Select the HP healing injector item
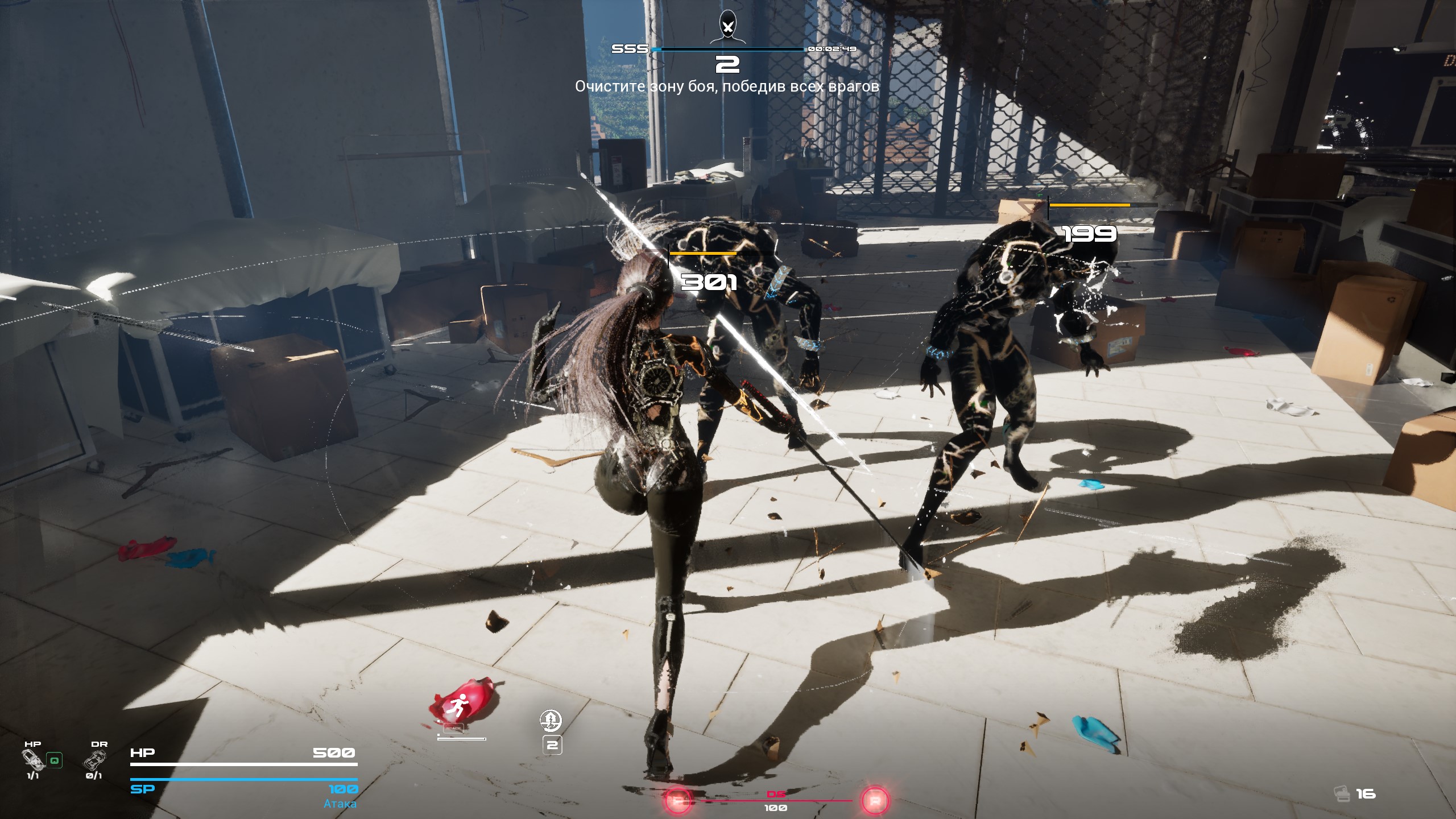This screenshot has width=1456, height=819. [33, 760]
